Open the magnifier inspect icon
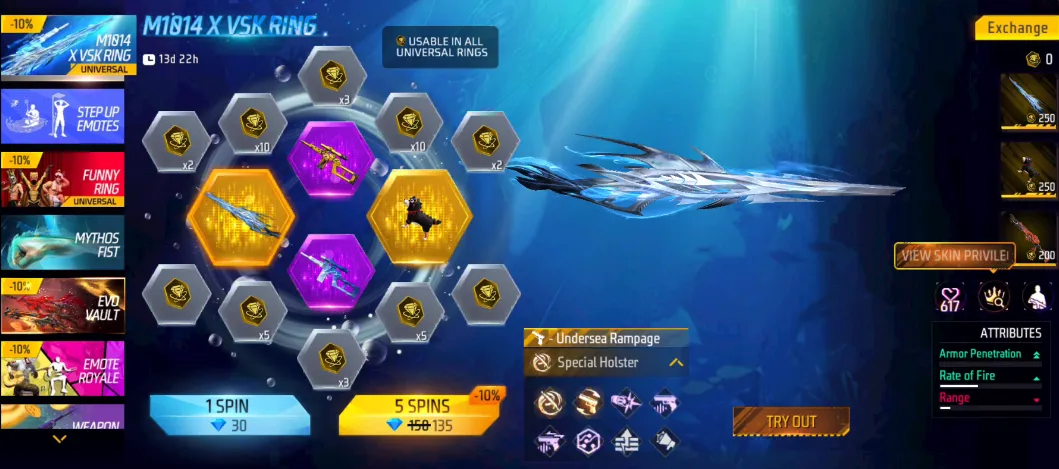 [993, 295]
